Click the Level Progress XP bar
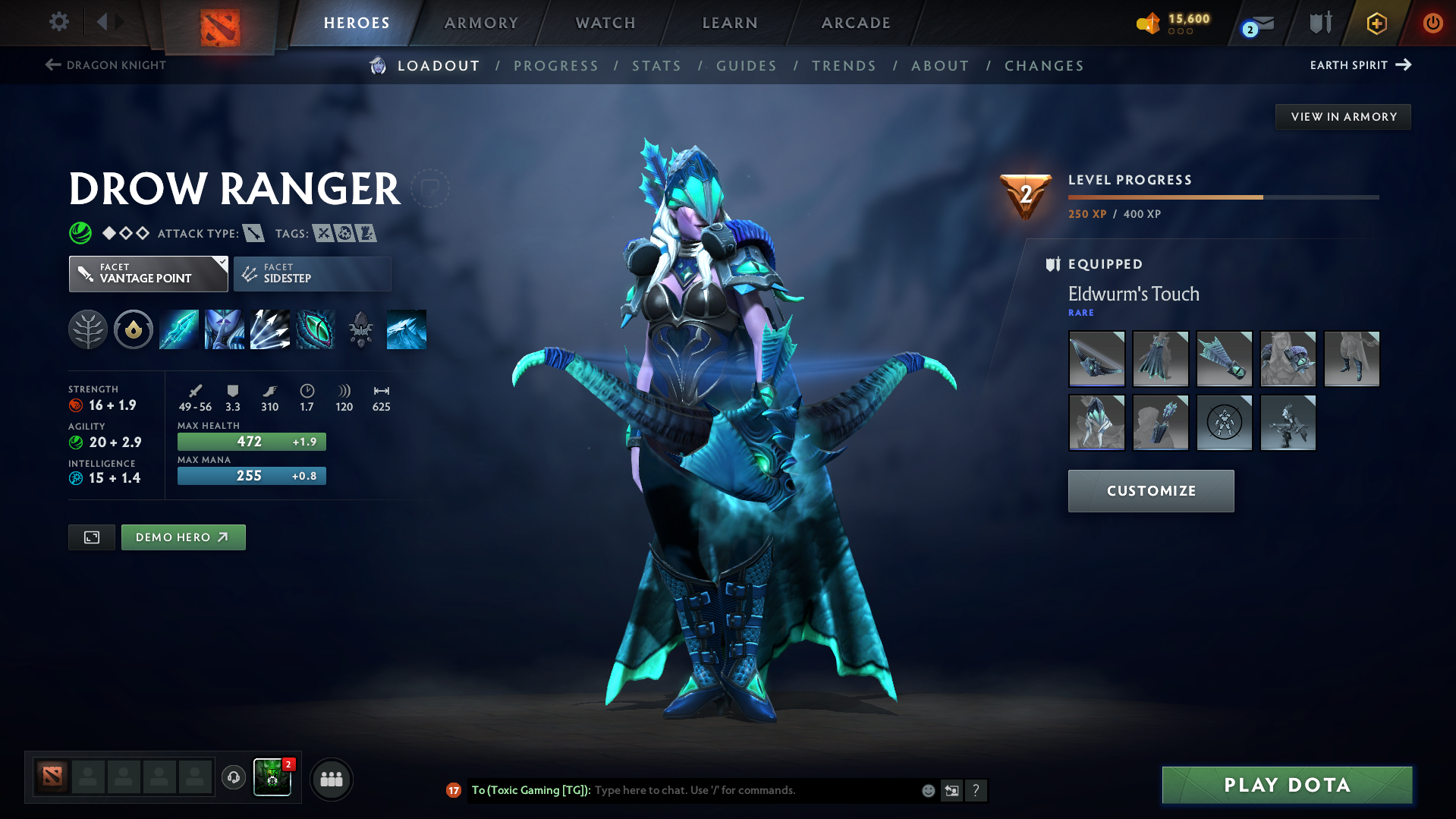This screenshot has width=1456, height=819. click(x=1222, y=196)
